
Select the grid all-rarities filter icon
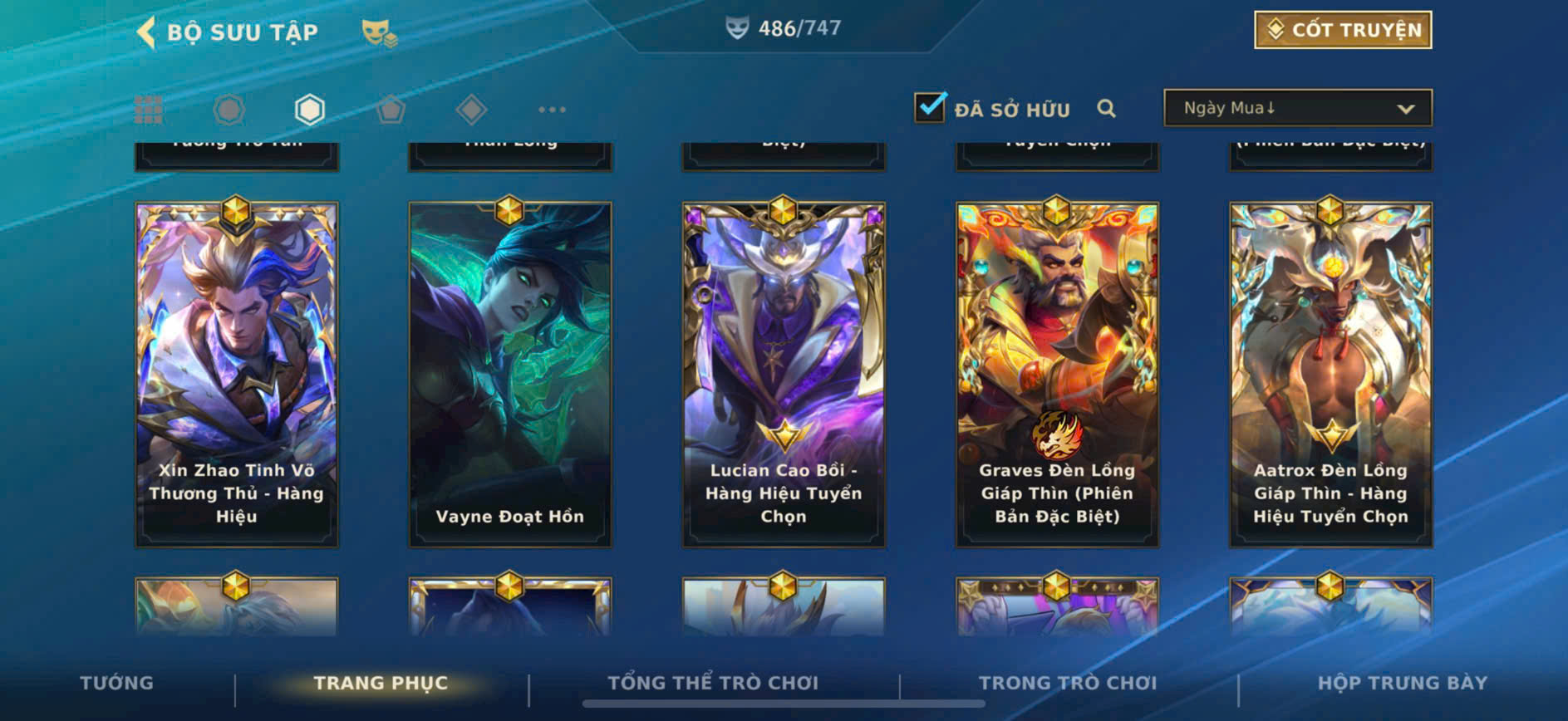pyautogui.click(x=149, y=110)
